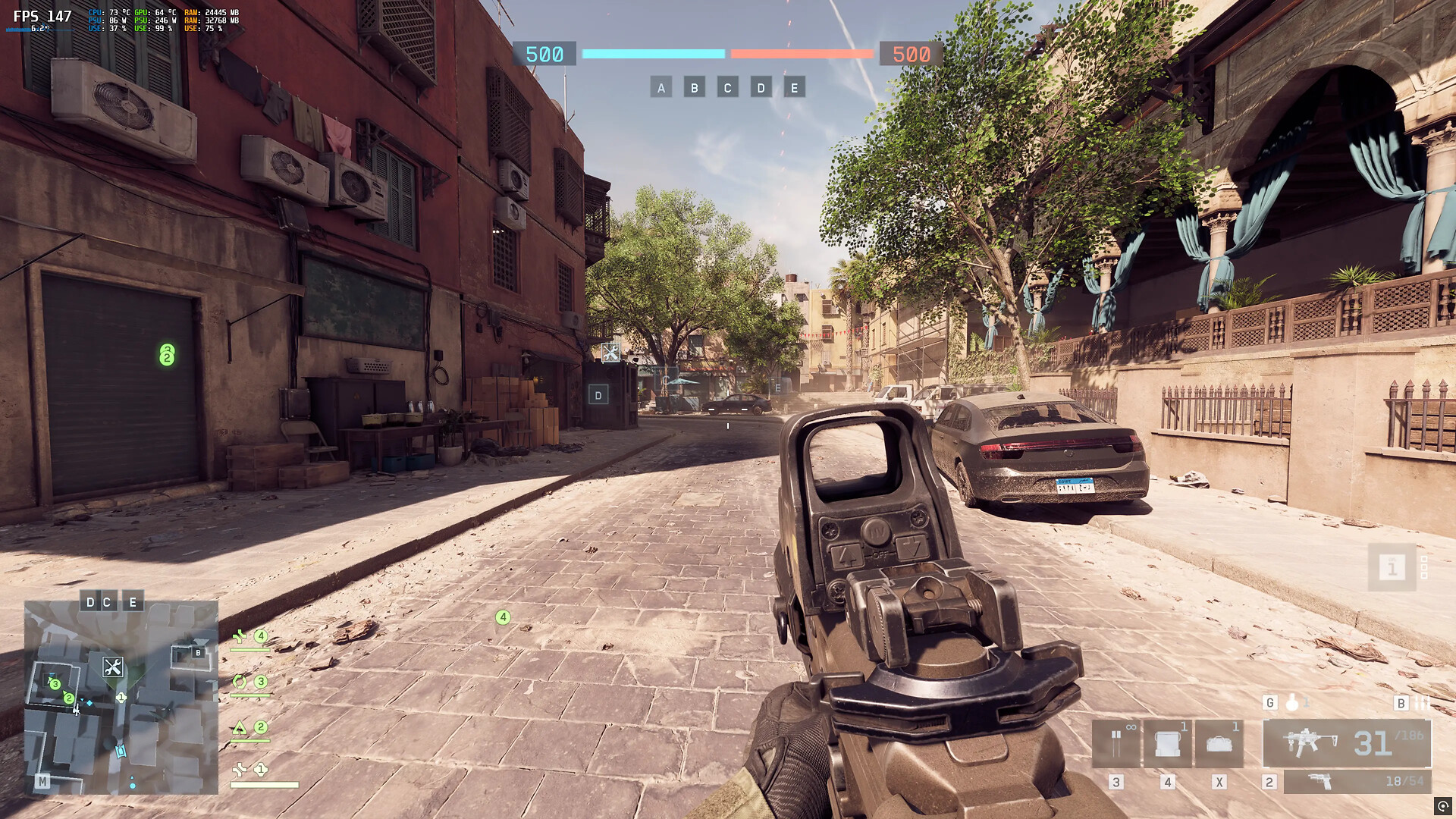Select the objective C flag at top

point(727,88)
